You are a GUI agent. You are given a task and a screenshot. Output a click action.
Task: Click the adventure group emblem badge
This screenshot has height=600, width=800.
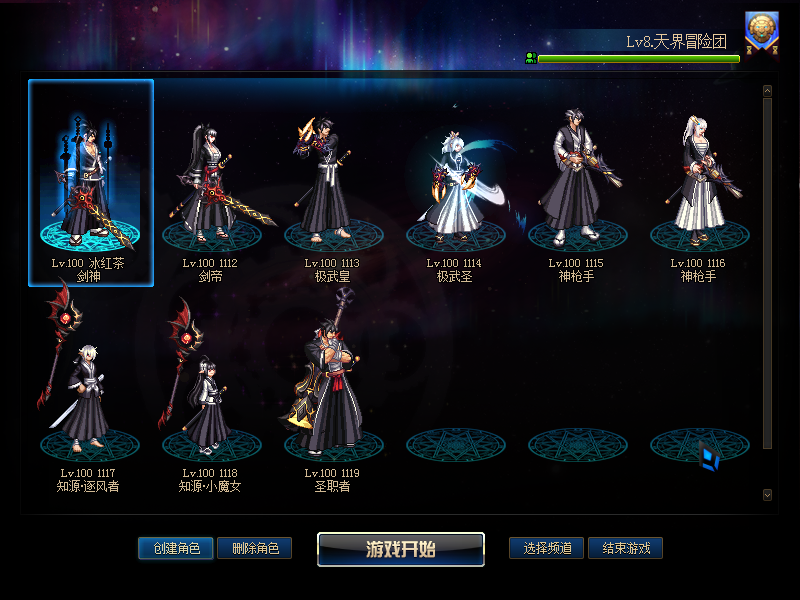click(x=761, y=31)
